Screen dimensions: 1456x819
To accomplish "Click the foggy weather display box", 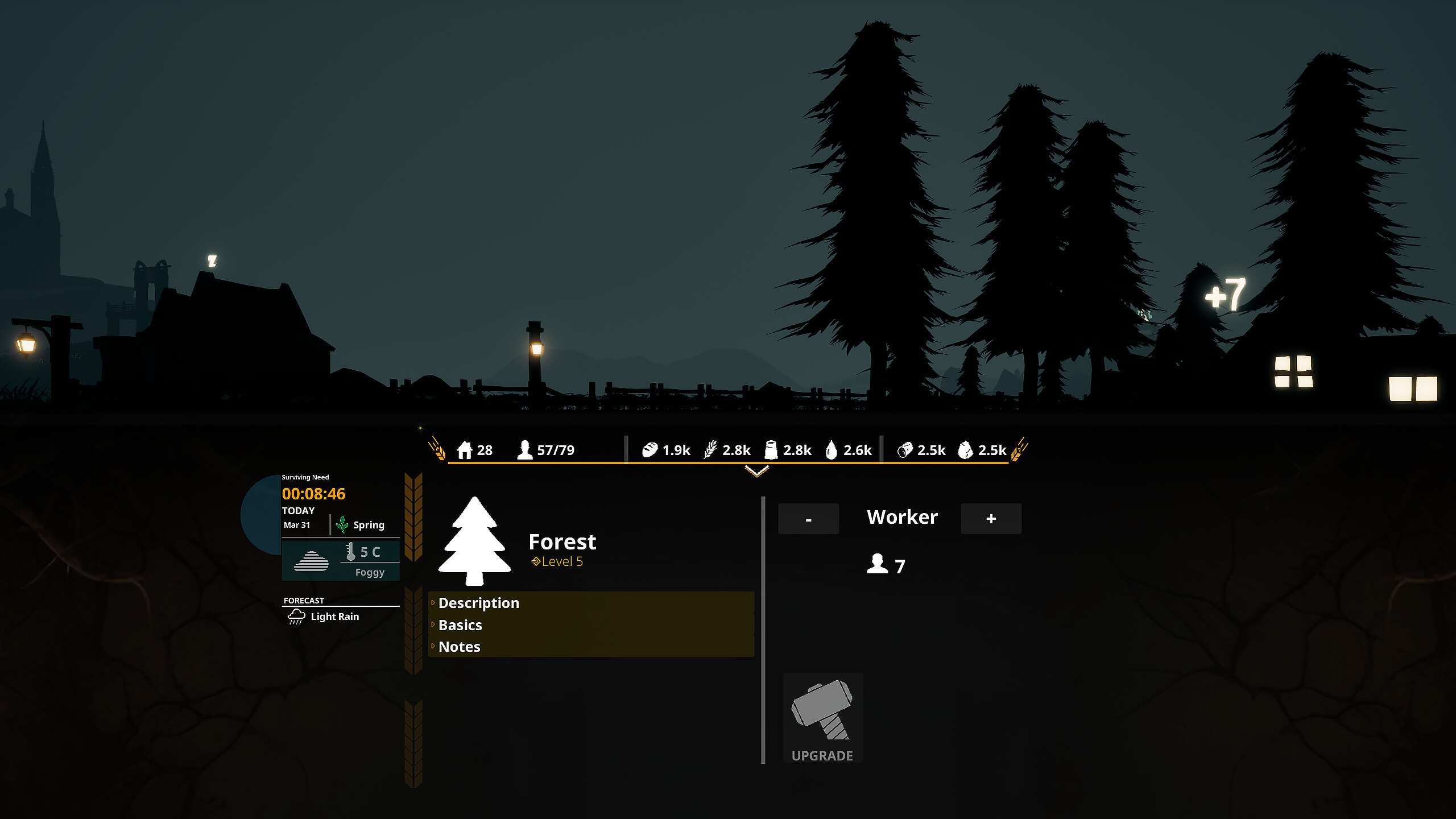I will click(341, 560).
